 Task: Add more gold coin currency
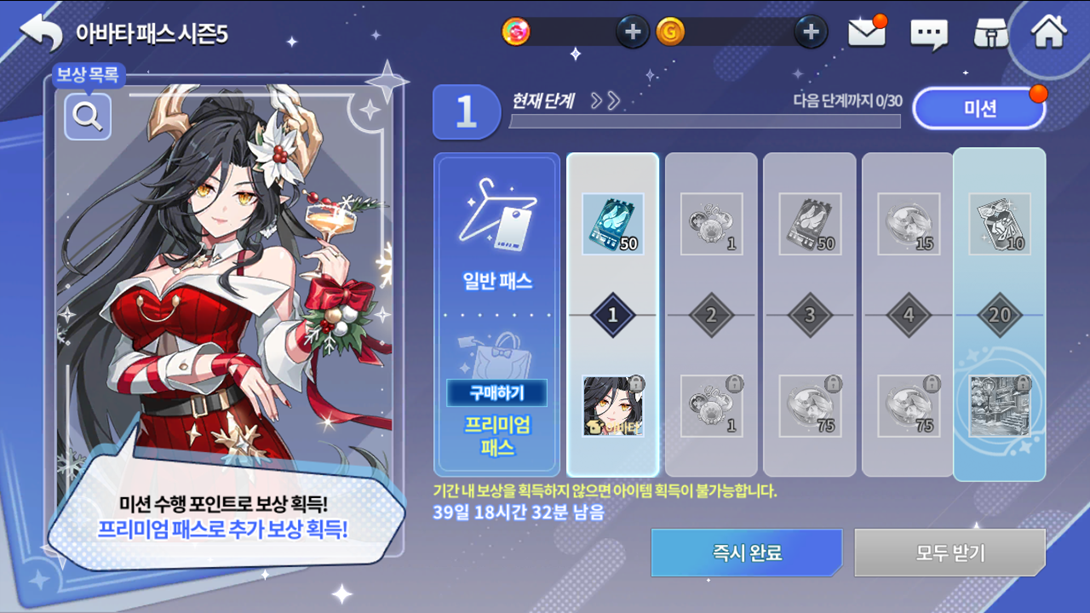pos(810,32)
